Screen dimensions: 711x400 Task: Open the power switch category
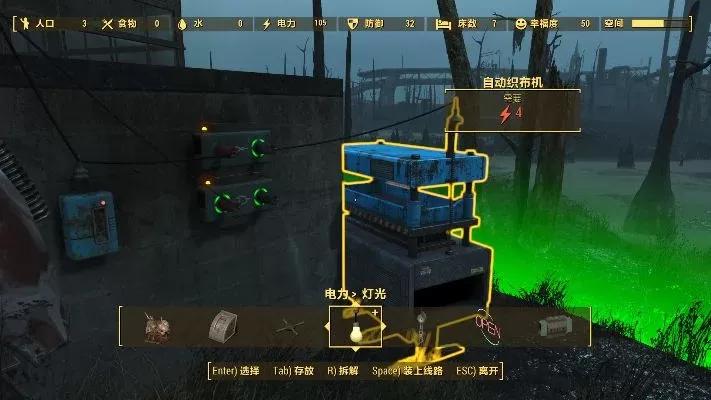click(222, 327)
